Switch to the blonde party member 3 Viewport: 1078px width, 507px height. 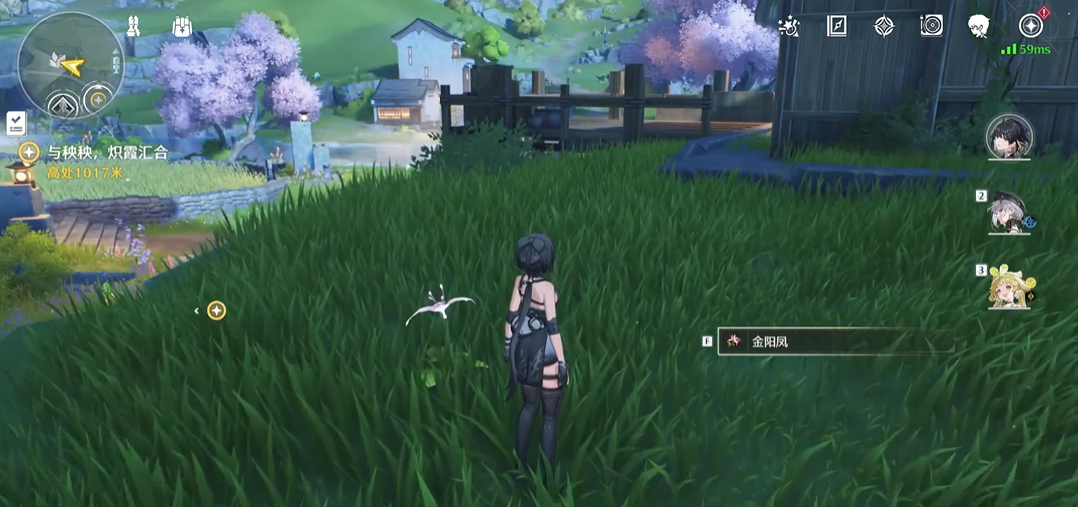(x=1008, y=287)
